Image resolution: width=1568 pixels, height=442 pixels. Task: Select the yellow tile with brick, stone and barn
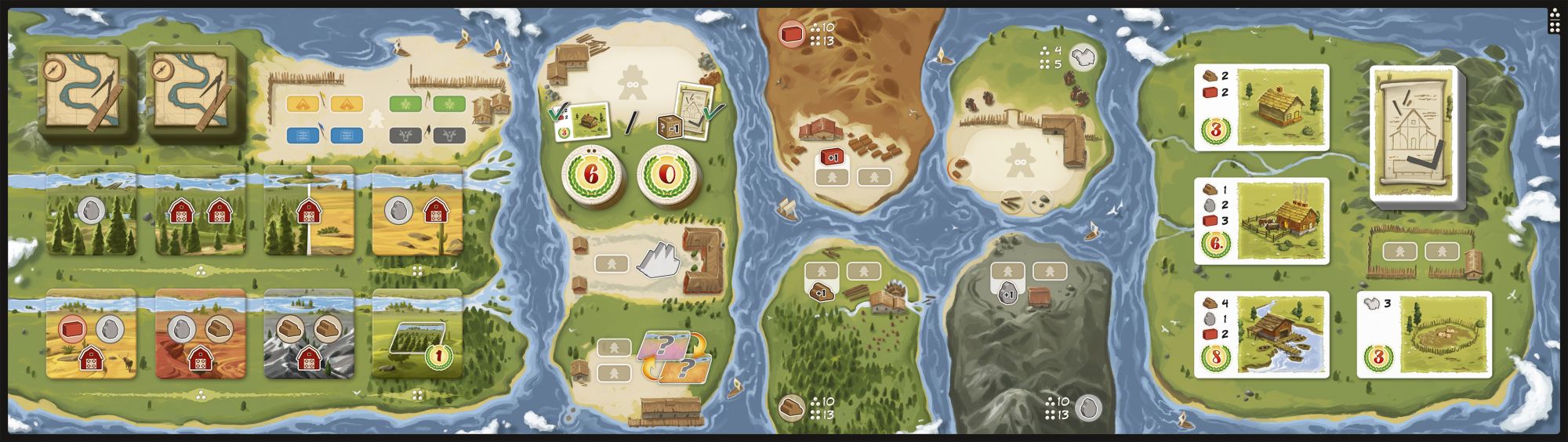click(x=92, y=334)
